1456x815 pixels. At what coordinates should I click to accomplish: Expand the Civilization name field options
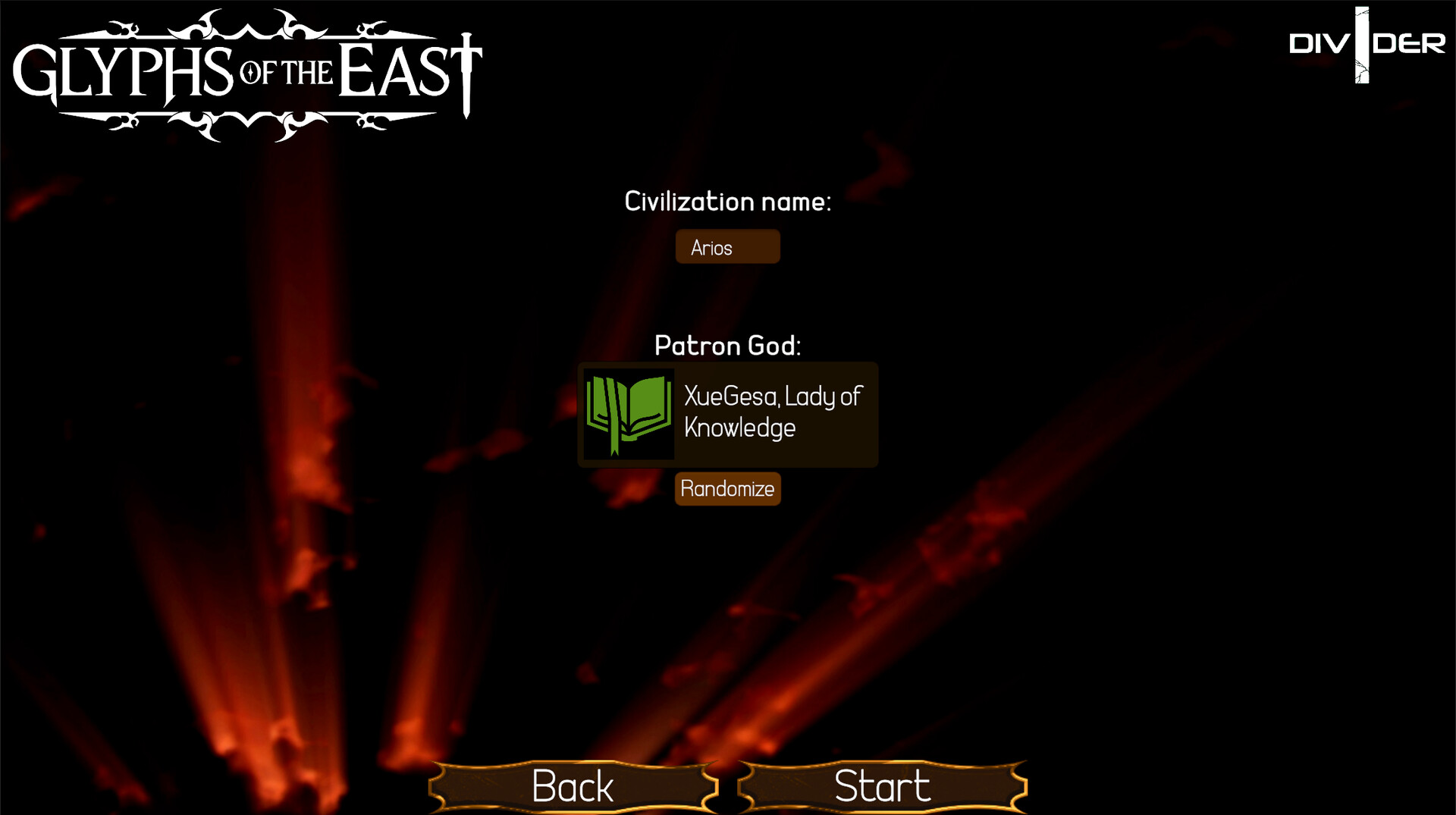point(727,246)
